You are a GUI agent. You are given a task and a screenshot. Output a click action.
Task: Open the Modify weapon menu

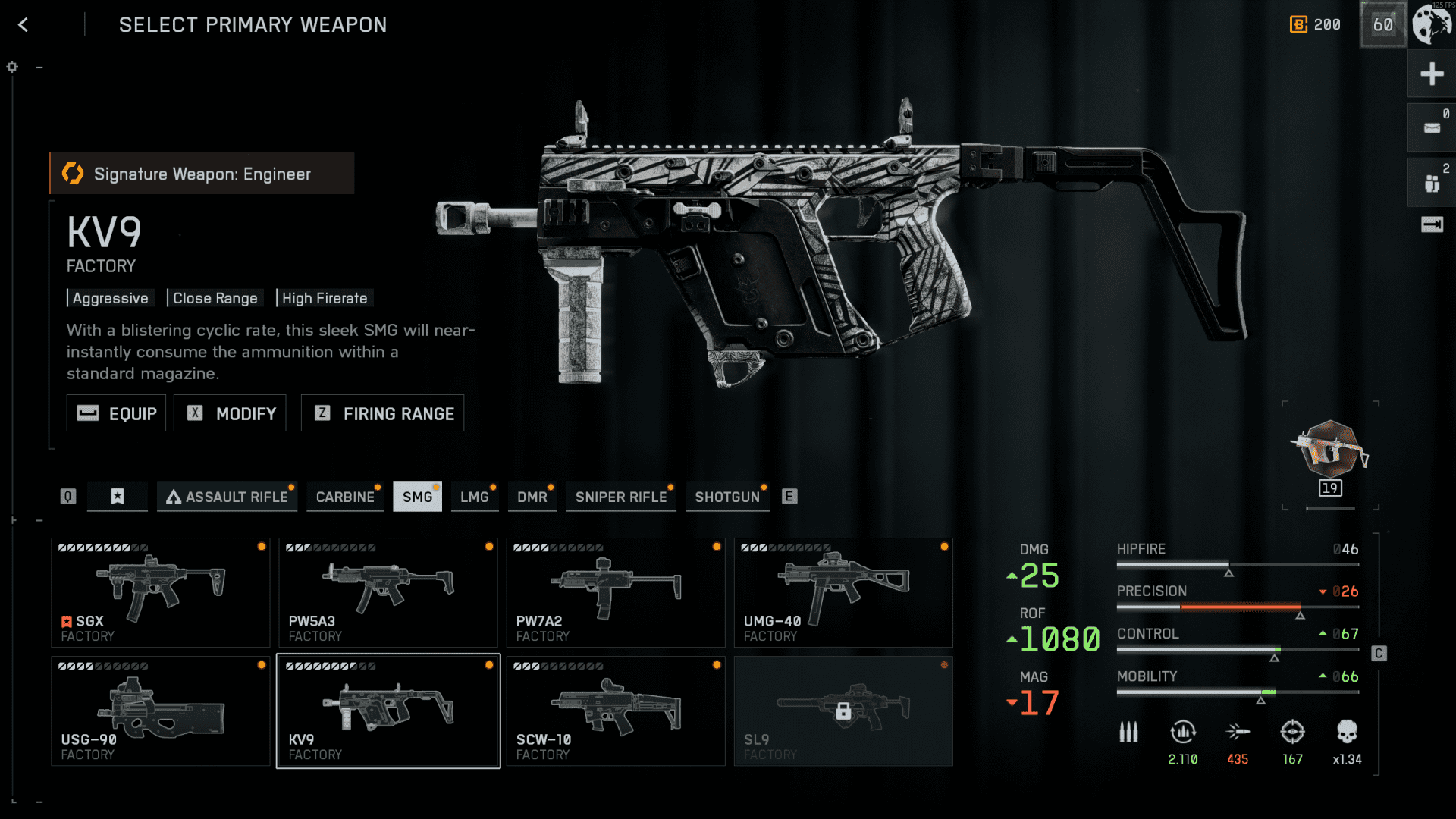pyautogui.click(x=230, y=413)
